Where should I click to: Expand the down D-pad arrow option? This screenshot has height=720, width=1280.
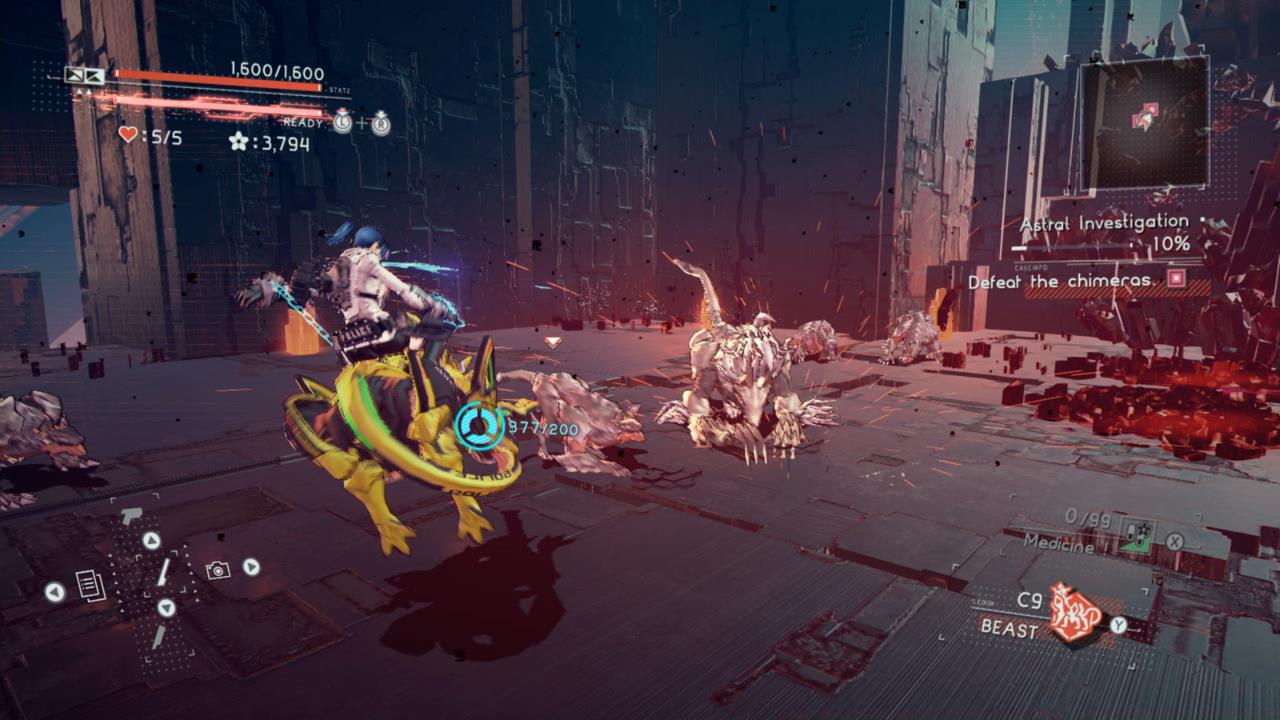click(x=165, y=607)
